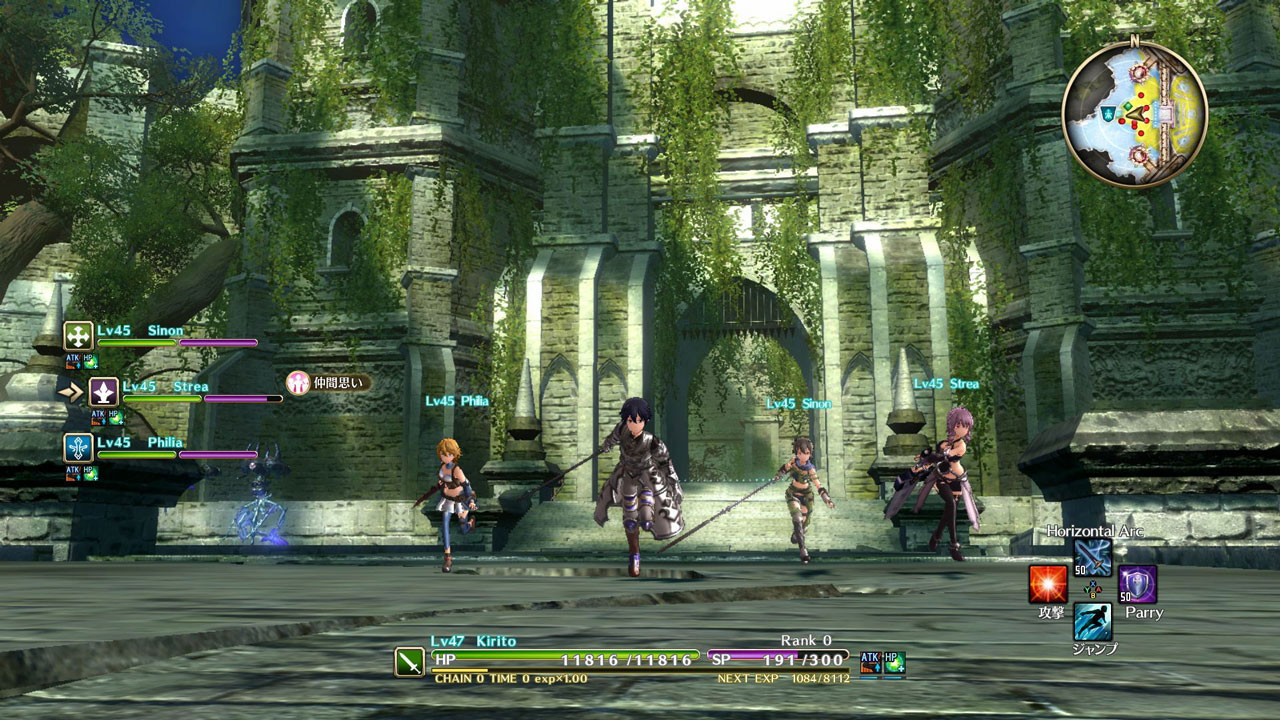Click Kirito's green sword weapon icon
1280x720 pixels.
pos(410,662)
